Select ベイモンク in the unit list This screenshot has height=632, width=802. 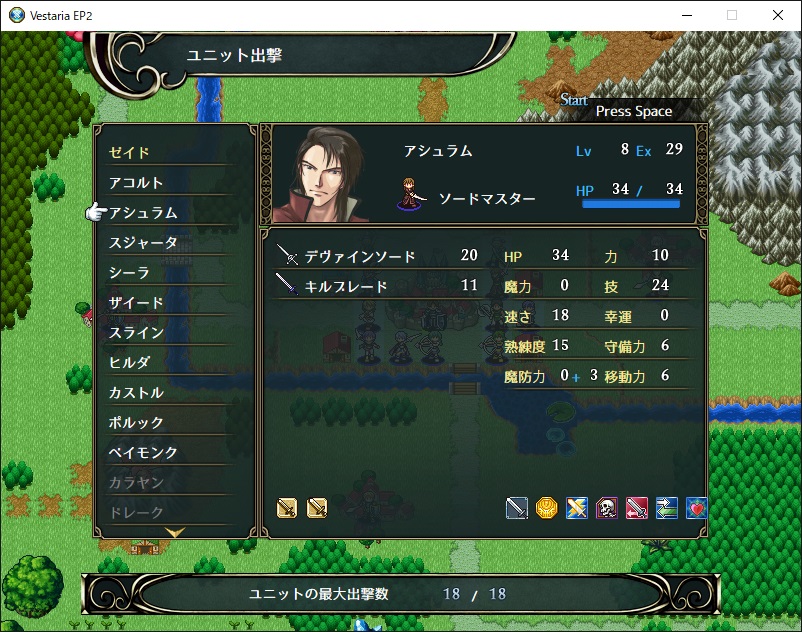143,453
